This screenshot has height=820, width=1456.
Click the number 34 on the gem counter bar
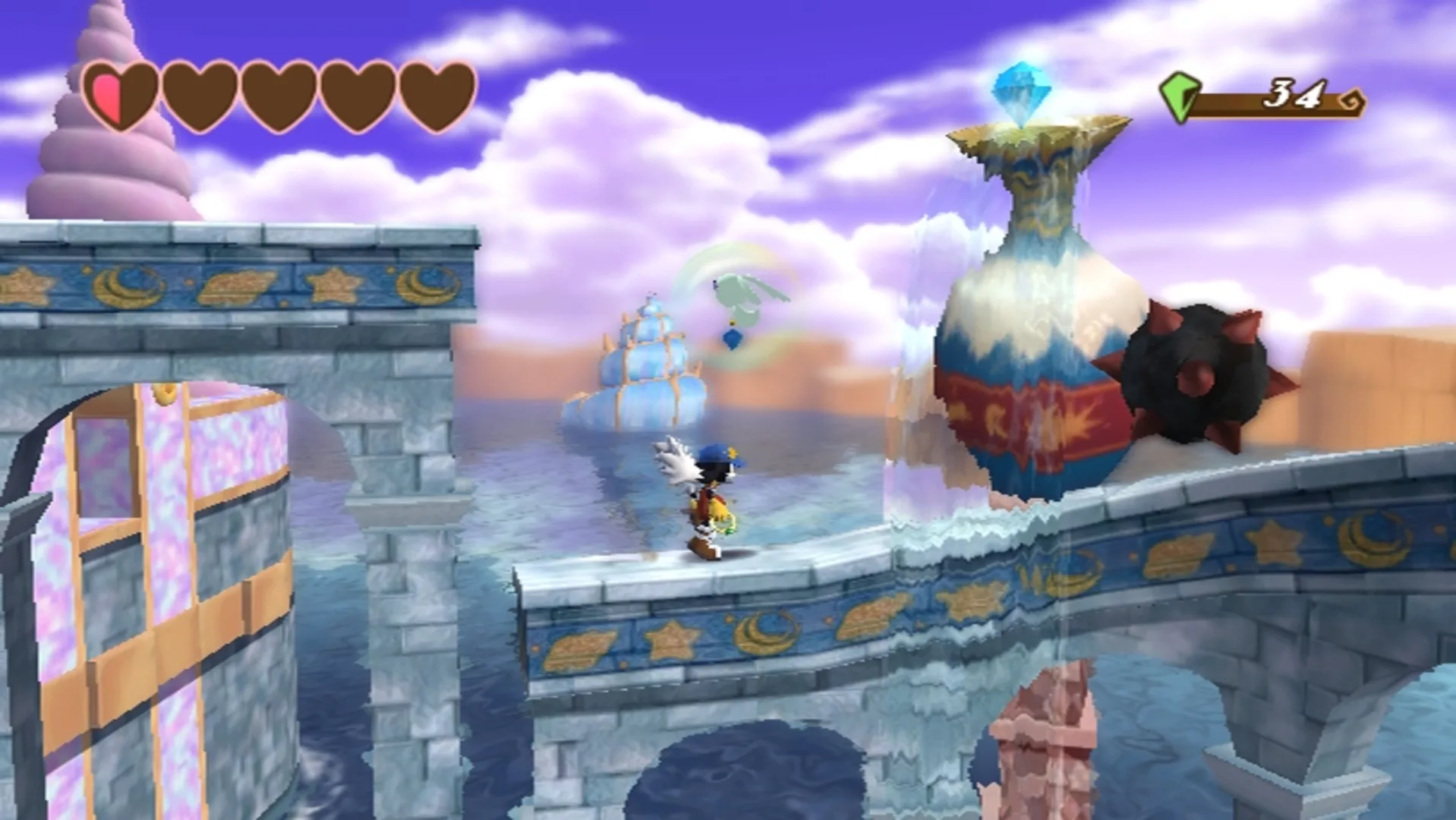pyautogui.click(x=1295, y=93)
